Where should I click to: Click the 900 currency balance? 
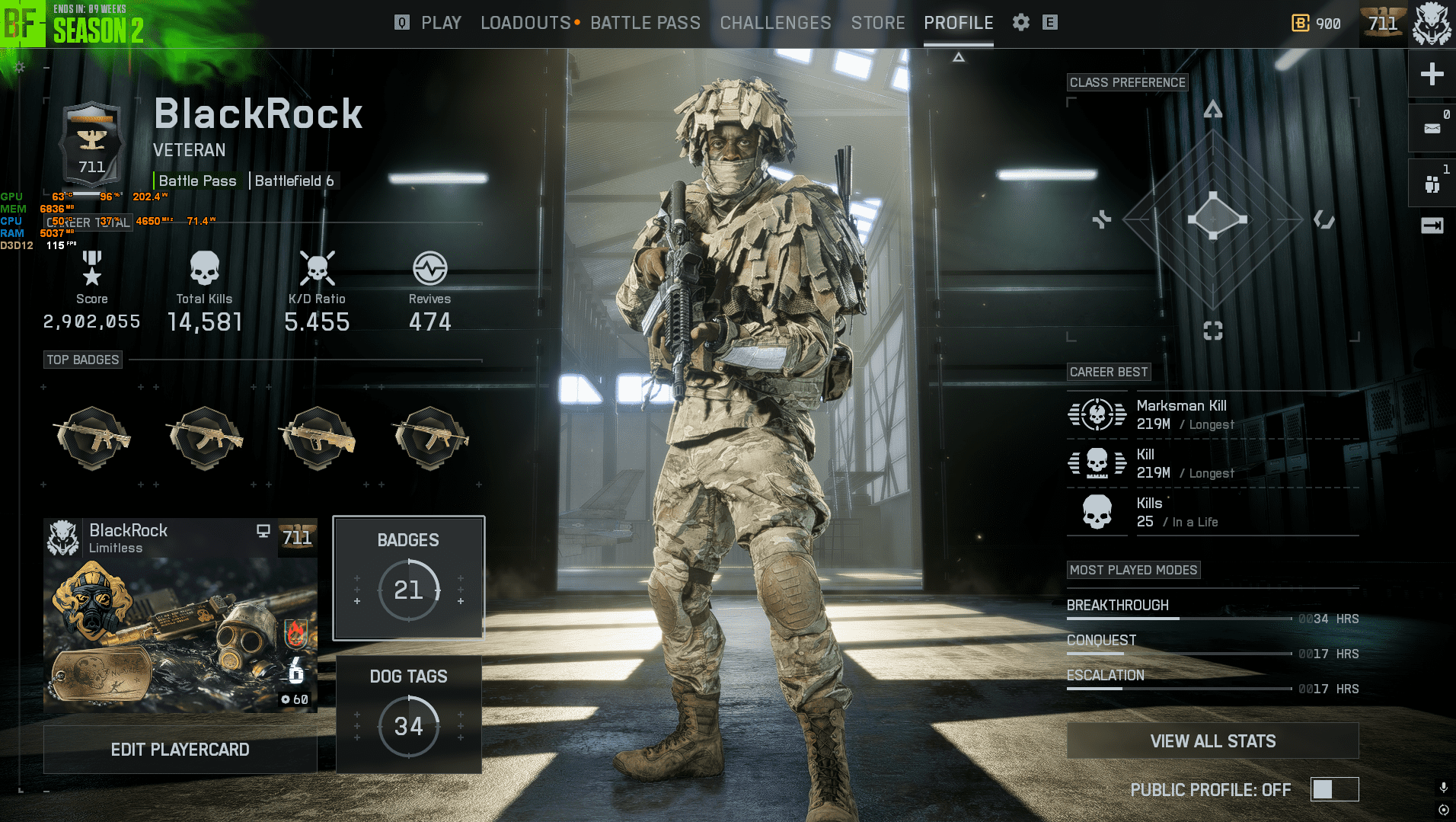1317,24
